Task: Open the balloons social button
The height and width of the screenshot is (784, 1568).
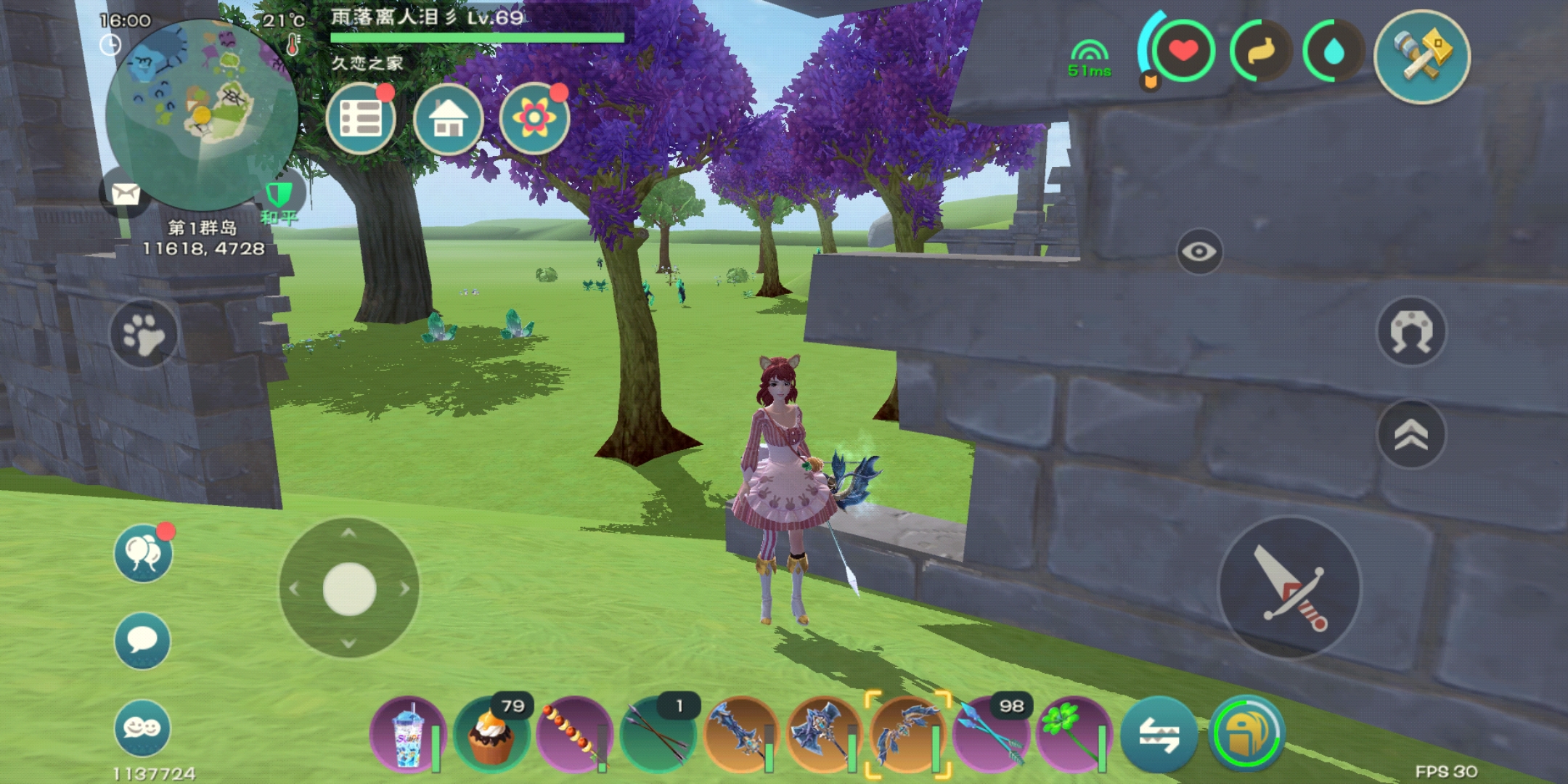Action: 143,553
